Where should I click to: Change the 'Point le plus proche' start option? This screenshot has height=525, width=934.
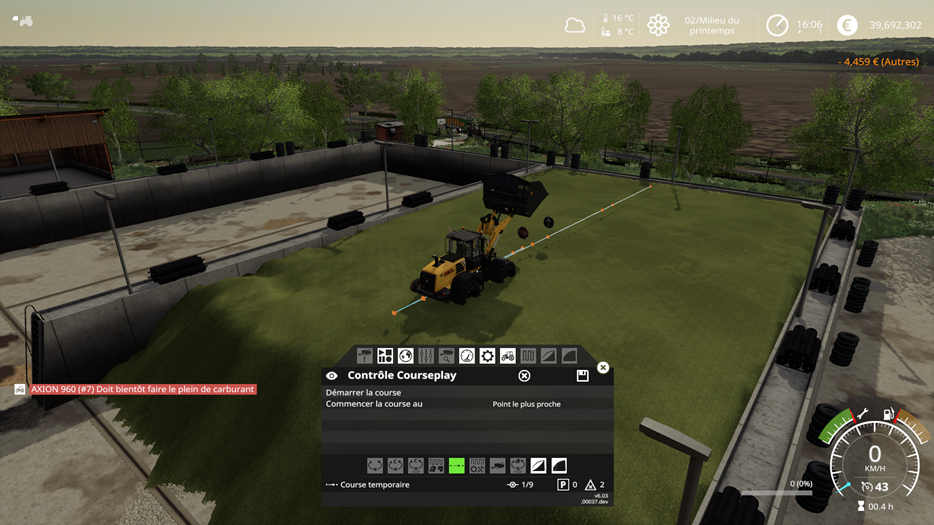[x=526, y=404]
